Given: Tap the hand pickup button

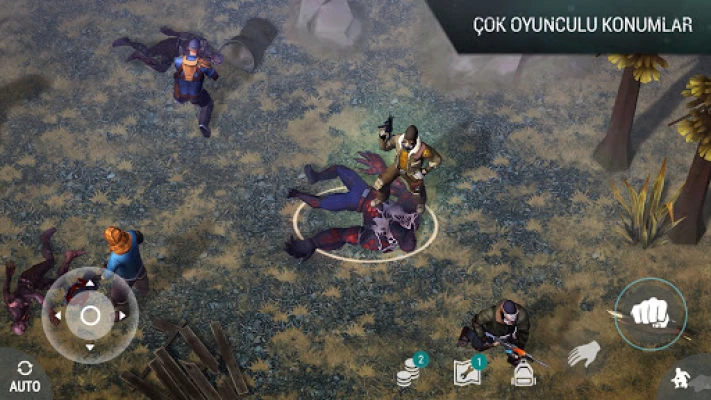Looking at the screenshot, I should 584,354.
